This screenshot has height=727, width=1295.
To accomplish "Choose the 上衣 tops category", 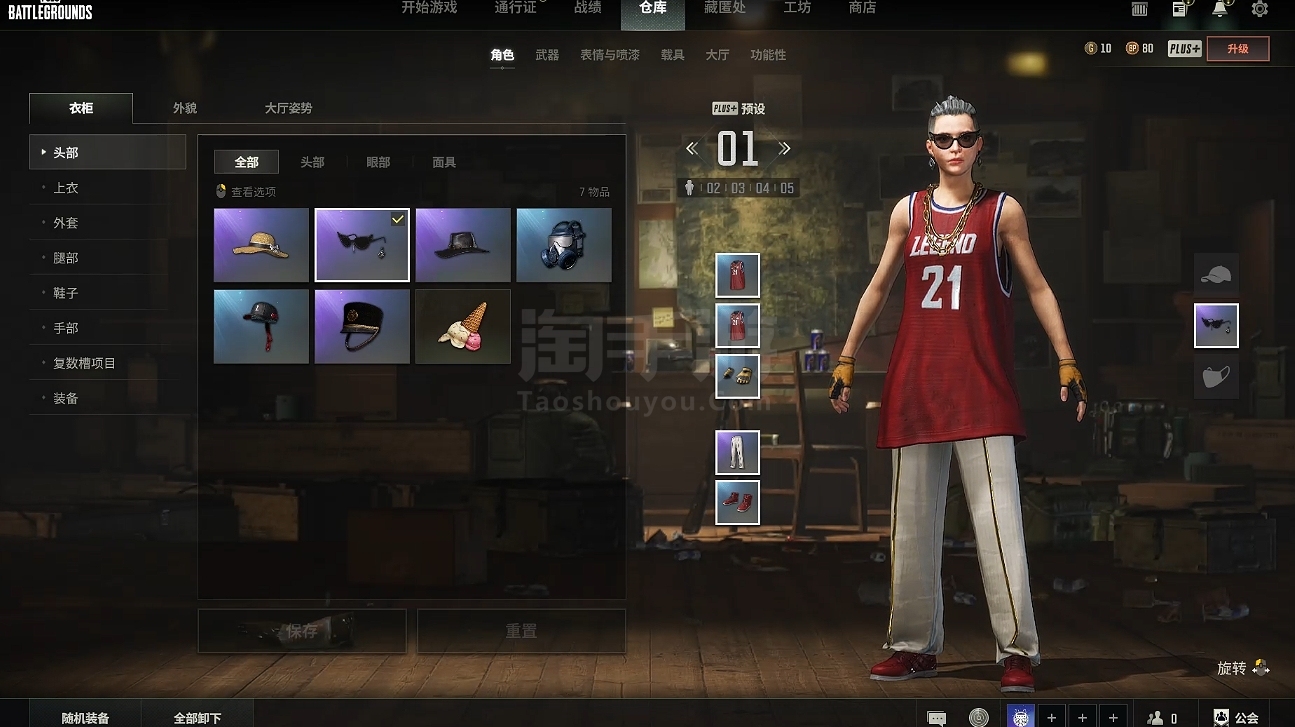I will coord(66,188).
